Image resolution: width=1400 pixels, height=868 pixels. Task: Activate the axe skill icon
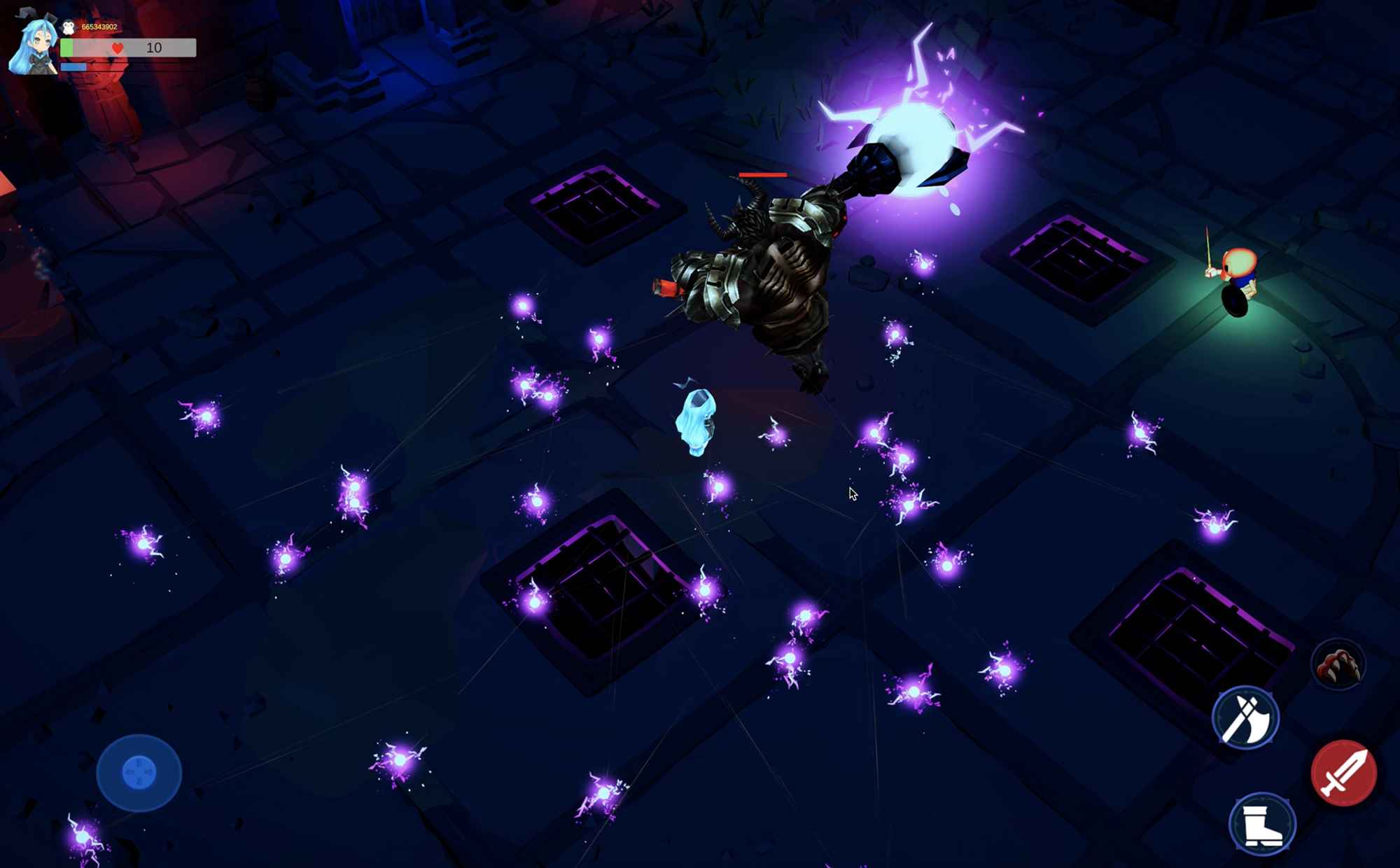pos(1245,717)
